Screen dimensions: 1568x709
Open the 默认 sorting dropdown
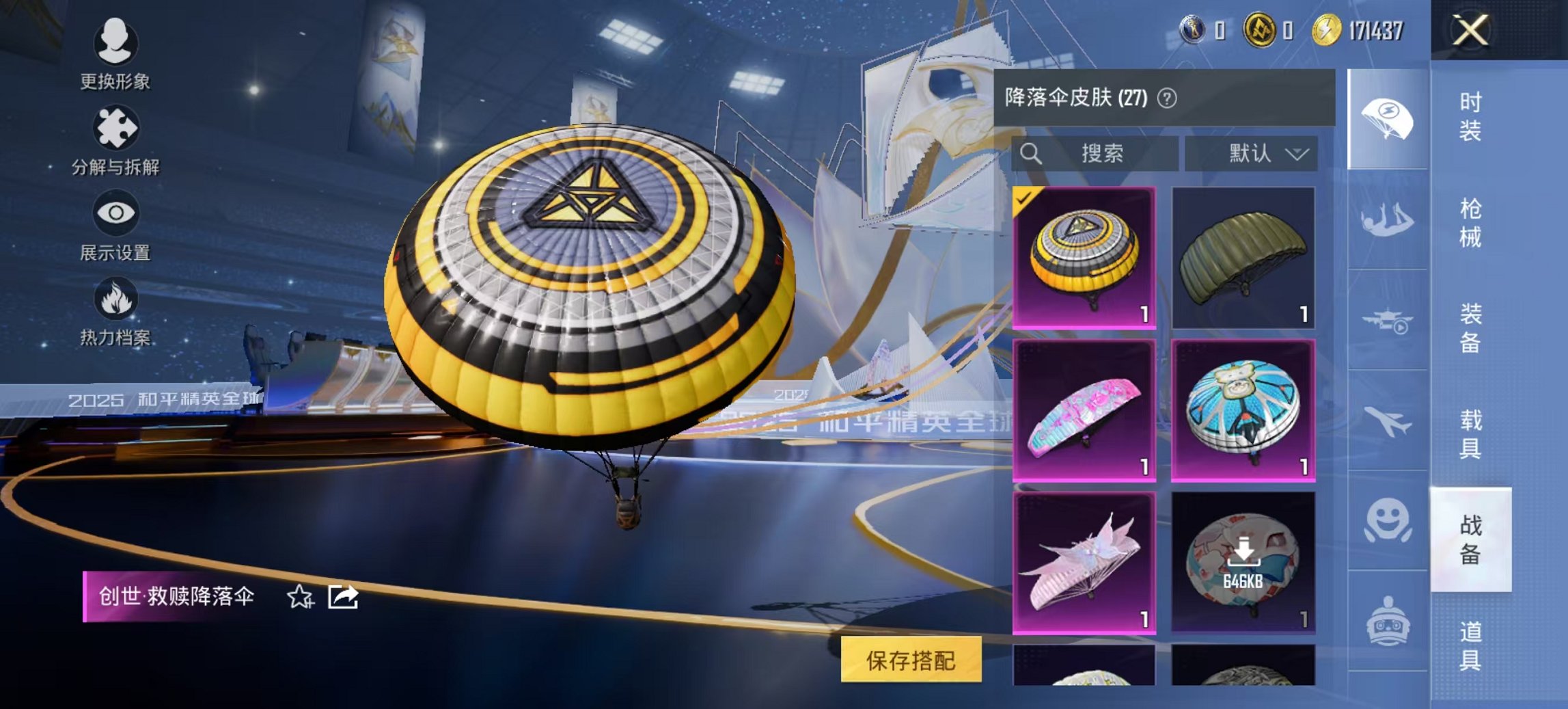click(1251, 153)
